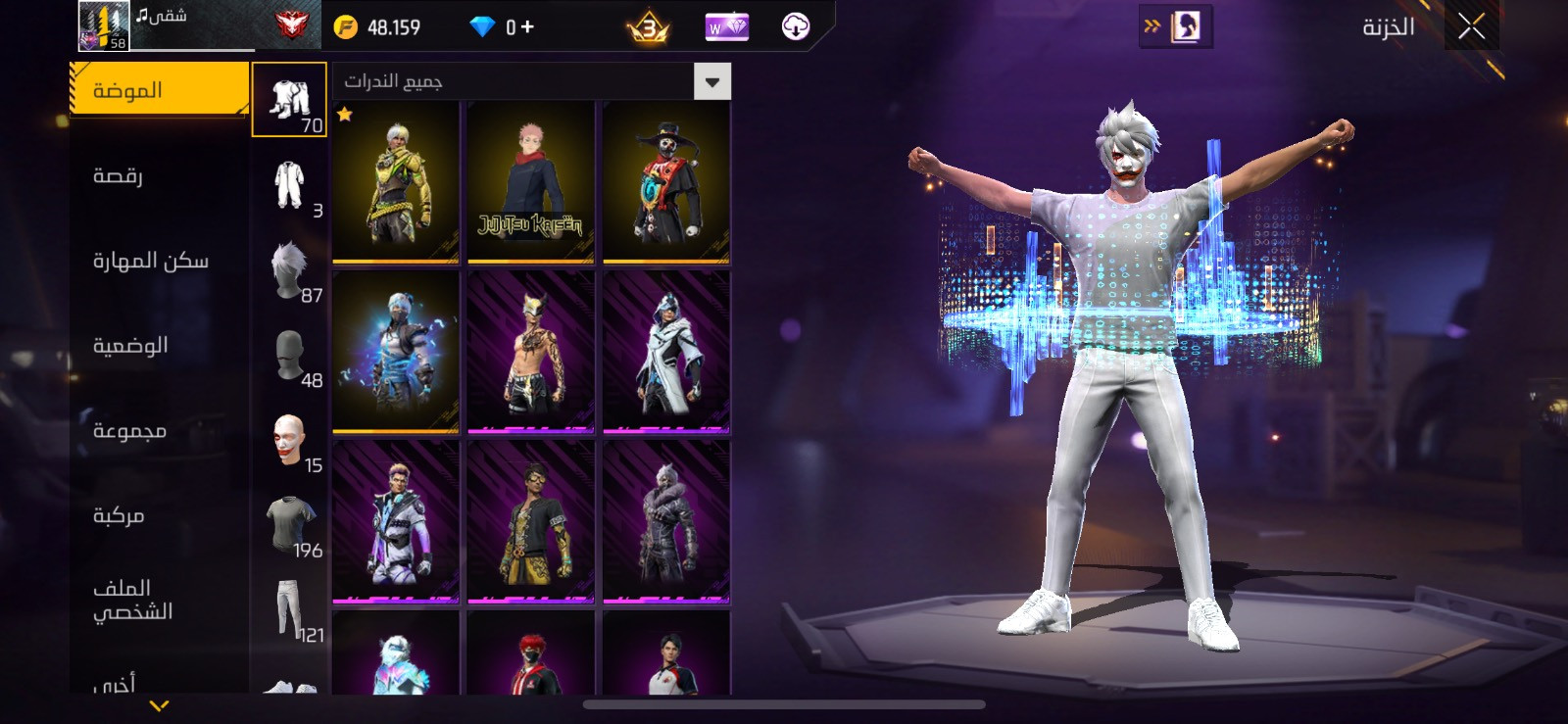This screenshot has height=724, width=1568.
Task: Select the الوضعية tab
Action: click(130, 345)
